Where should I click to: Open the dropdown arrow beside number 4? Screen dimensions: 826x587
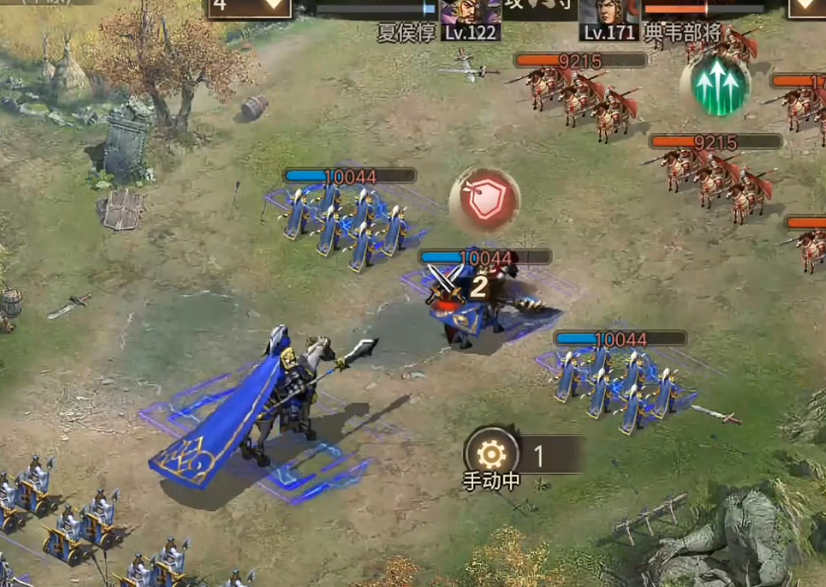click(x=273, y=6)
